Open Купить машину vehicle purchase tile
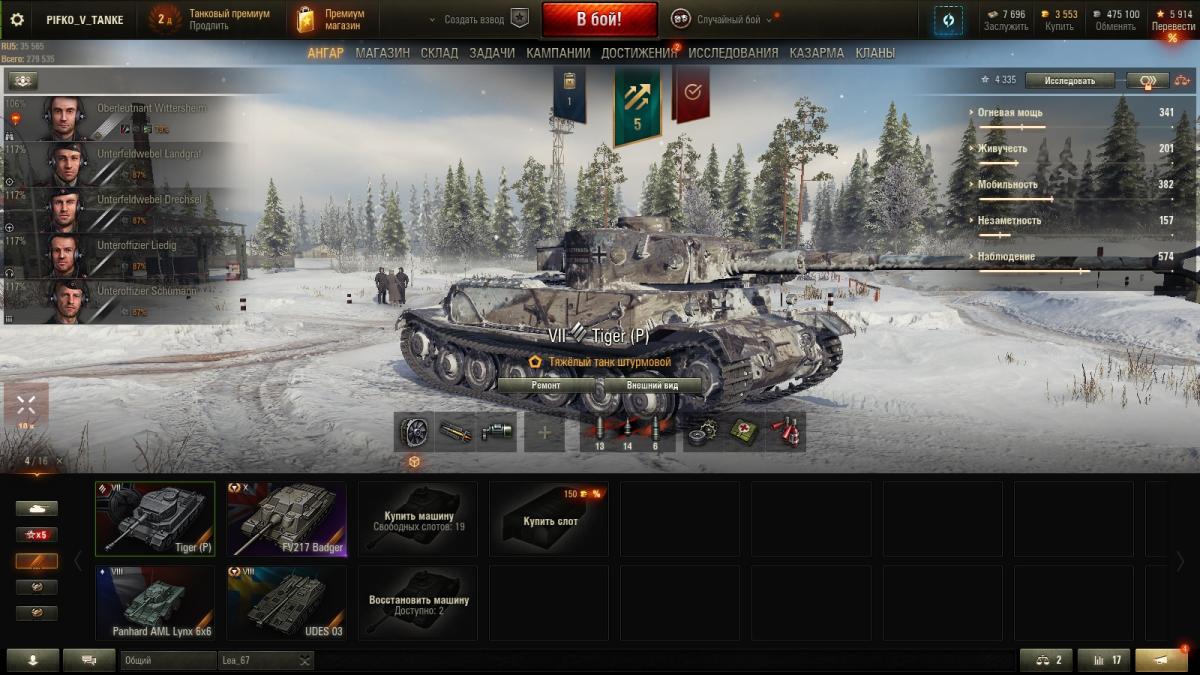 [418, 518]
